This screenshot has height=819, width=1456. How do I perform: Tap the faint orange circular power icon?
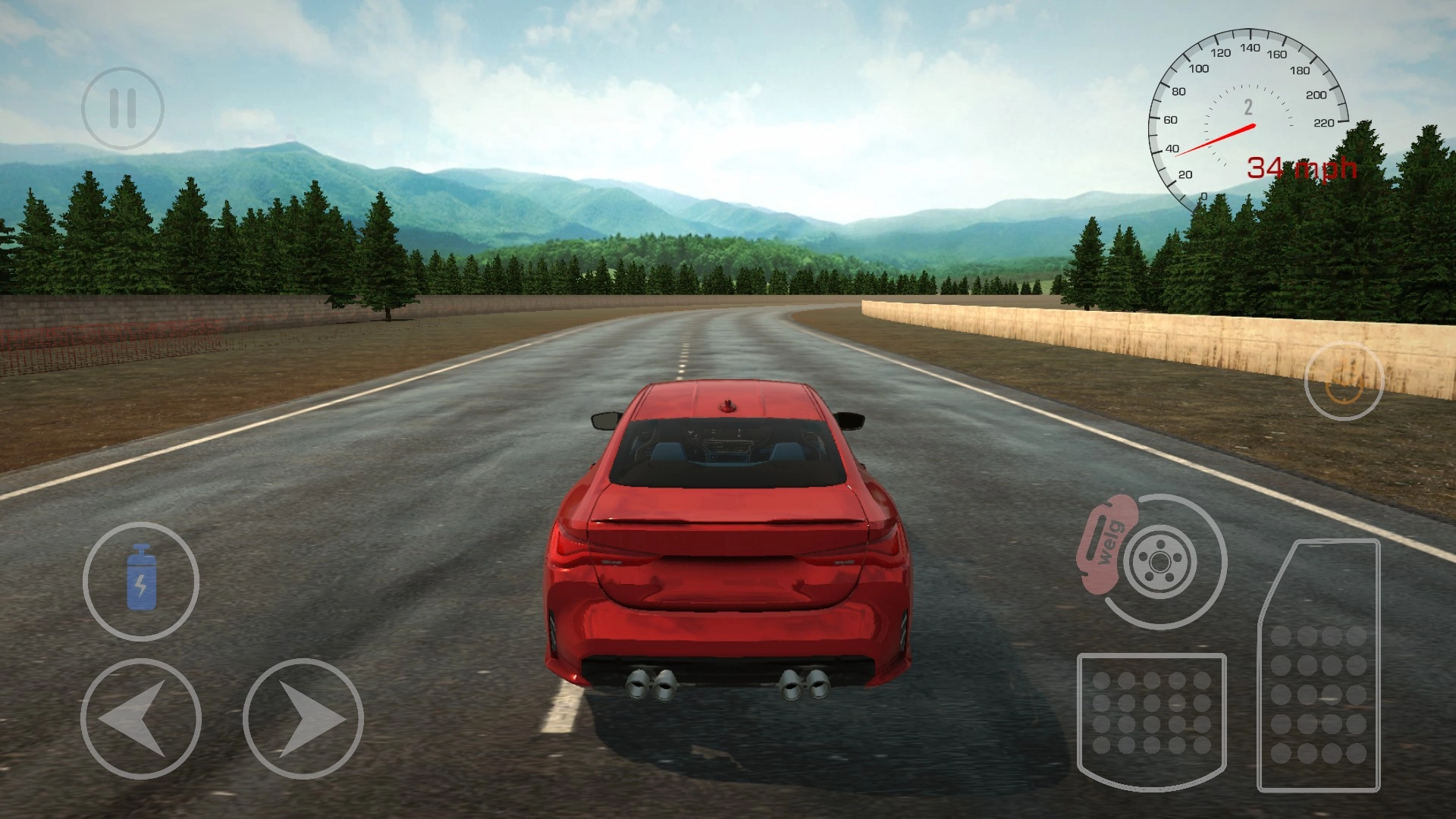(x=1344, y=381)
